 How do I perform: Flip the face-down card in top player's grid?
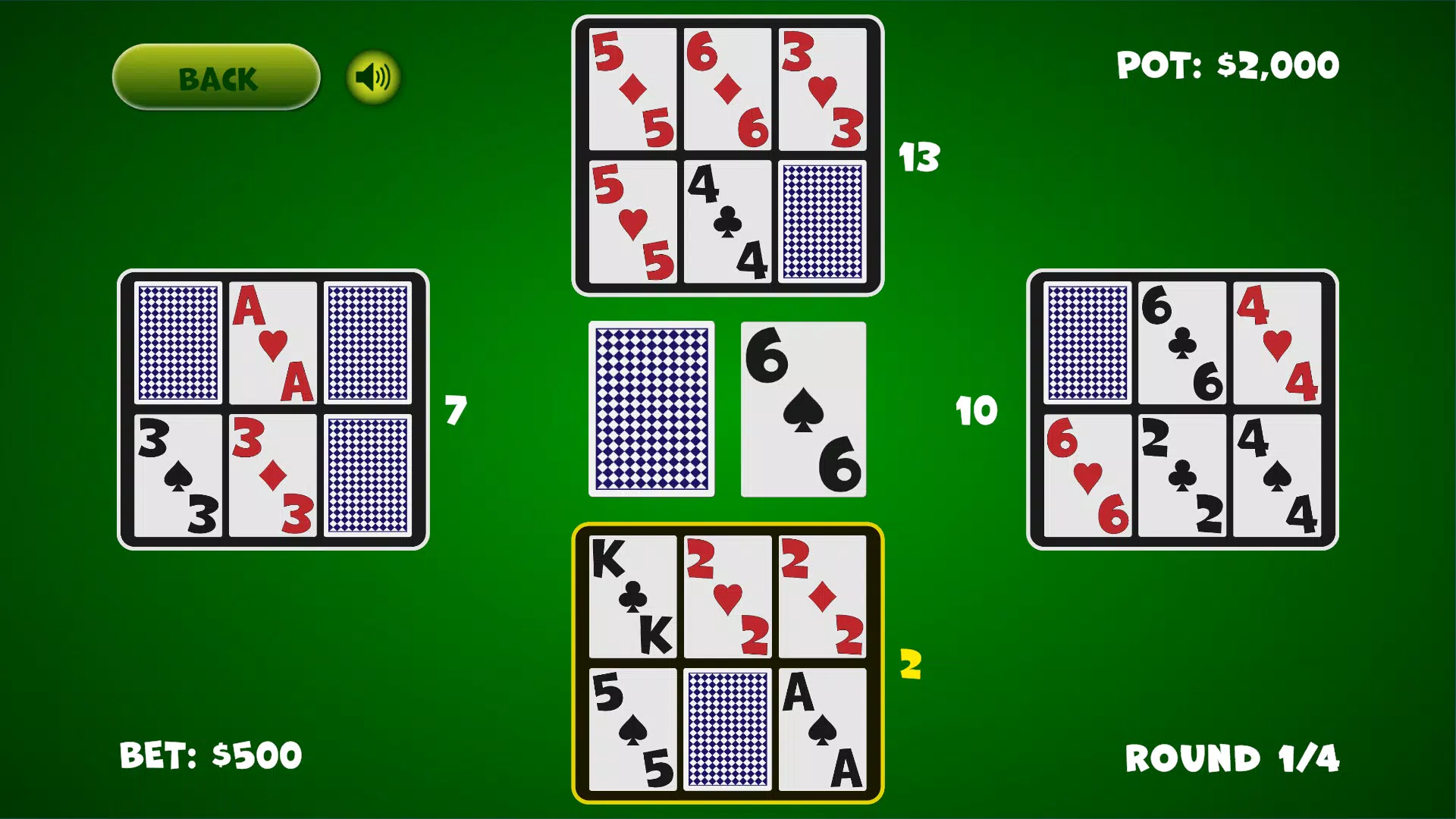824,221
